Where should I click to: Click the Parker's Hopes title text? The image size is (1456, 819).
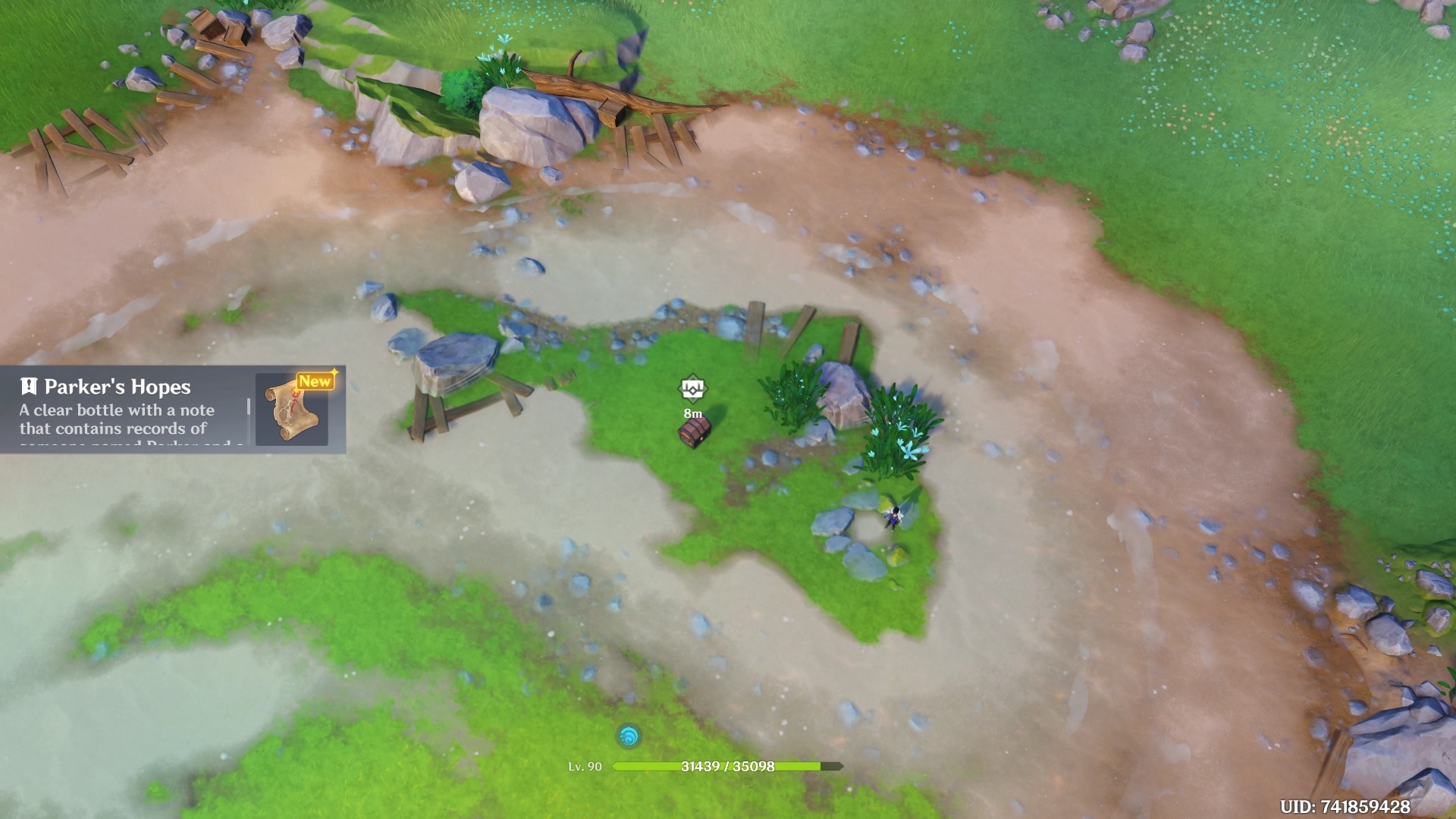pyautogui.click(x=118, y=387)
